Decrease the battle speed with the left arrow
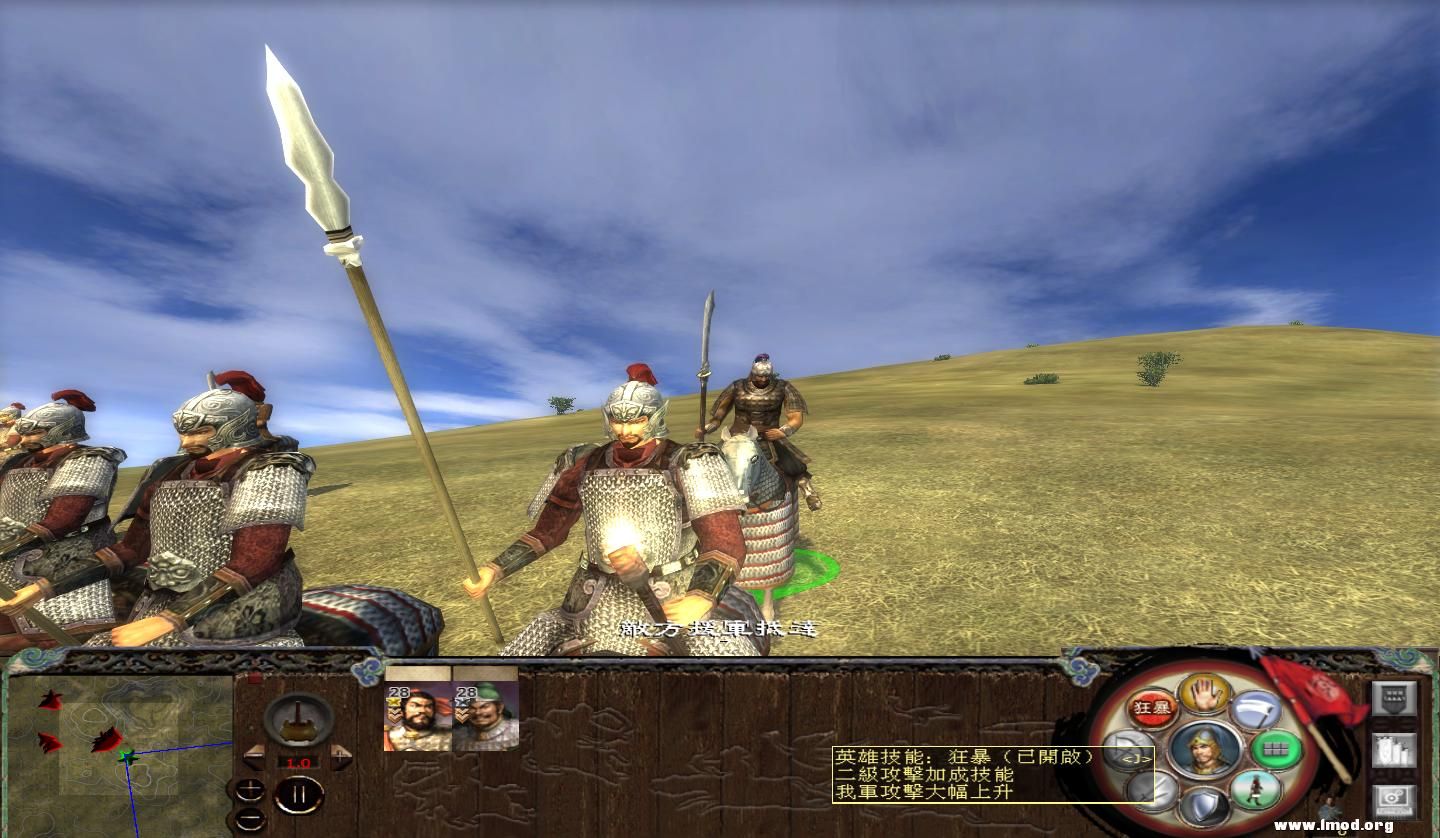 pos(254,758)
